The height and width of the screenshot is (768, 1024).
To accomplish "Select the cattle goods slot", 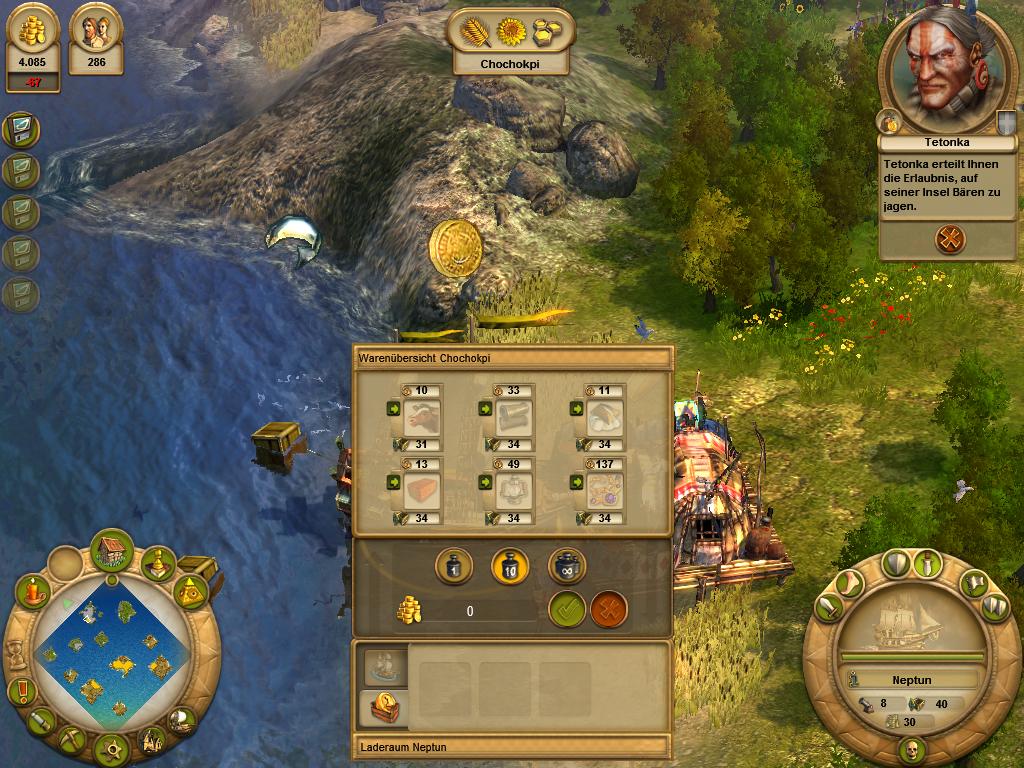I will [424, 418].
